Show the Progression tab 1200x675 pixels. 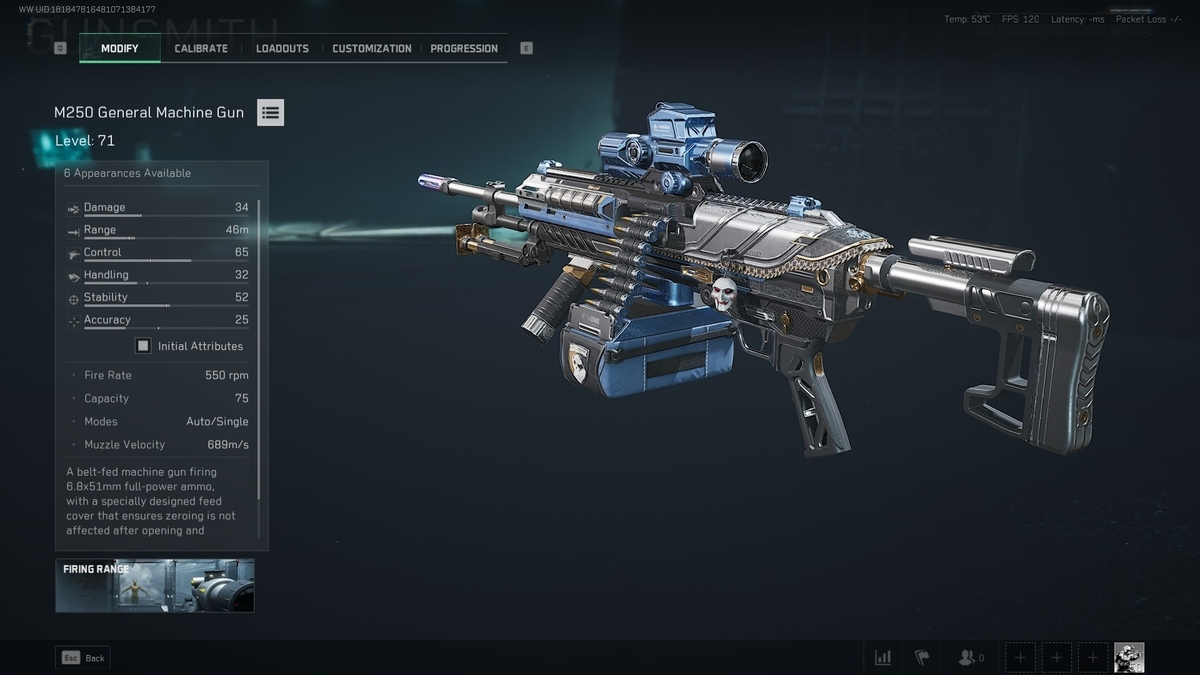464,48
